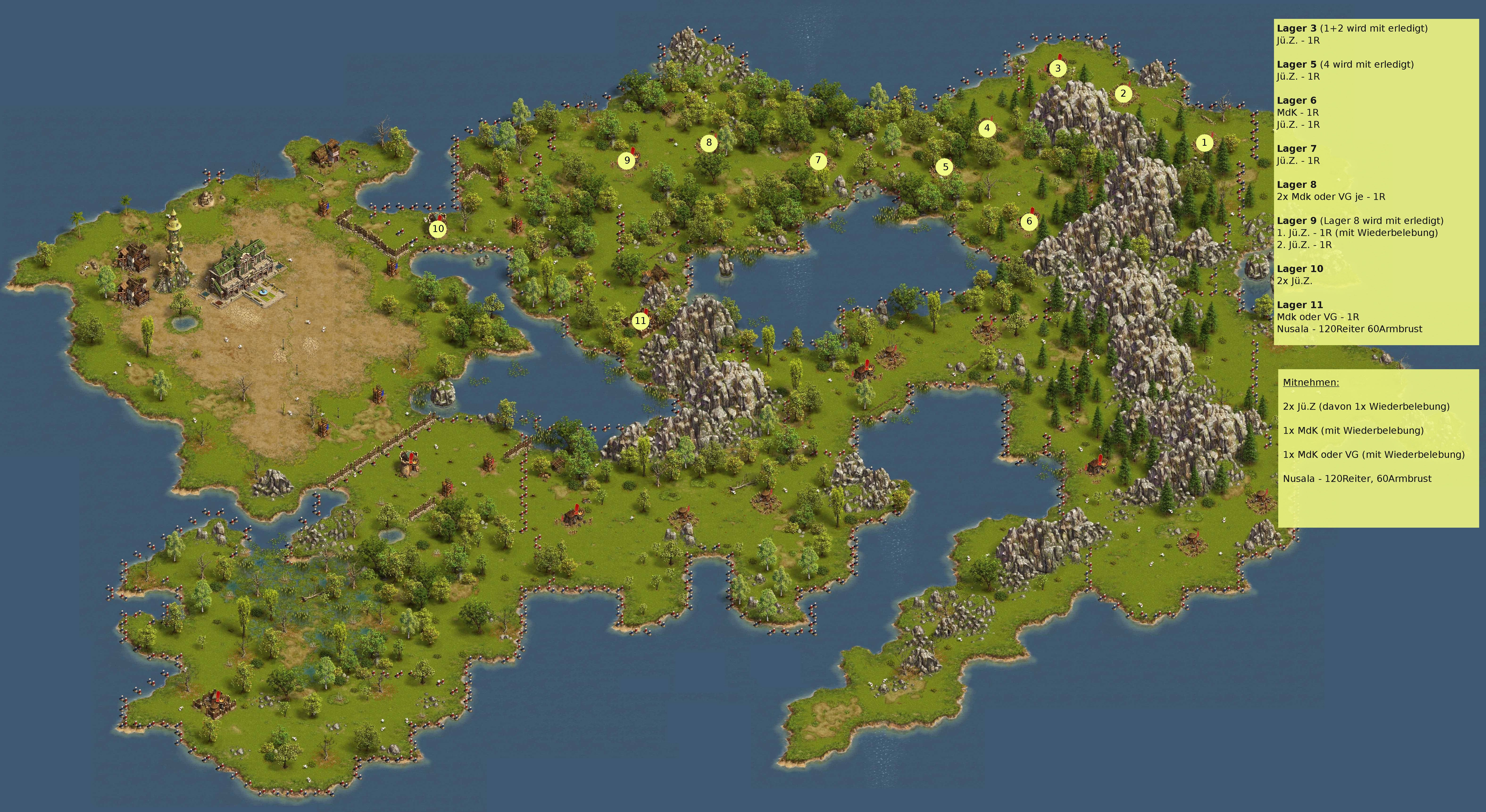Select the marker numbered 11

(x=640, y=321)
